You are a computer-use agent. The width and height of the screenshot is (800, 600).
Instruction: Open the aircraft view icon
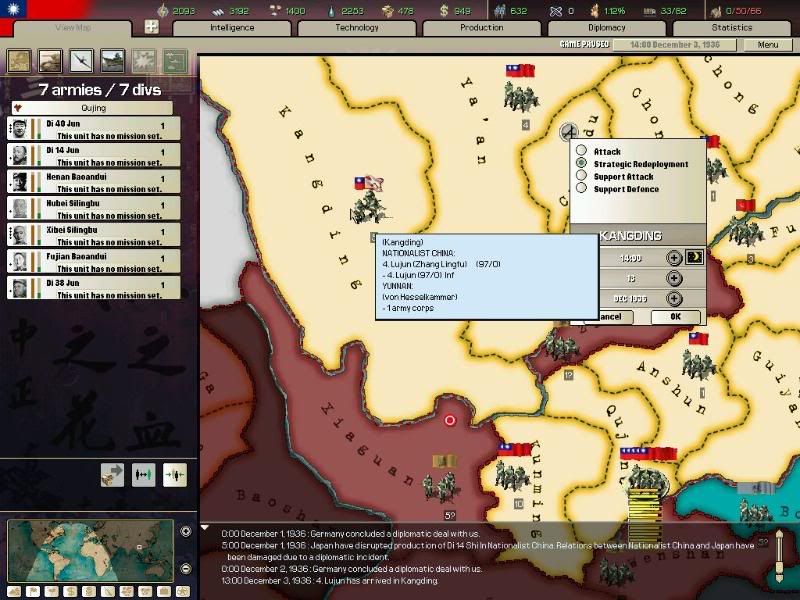(x=80, y=60)
